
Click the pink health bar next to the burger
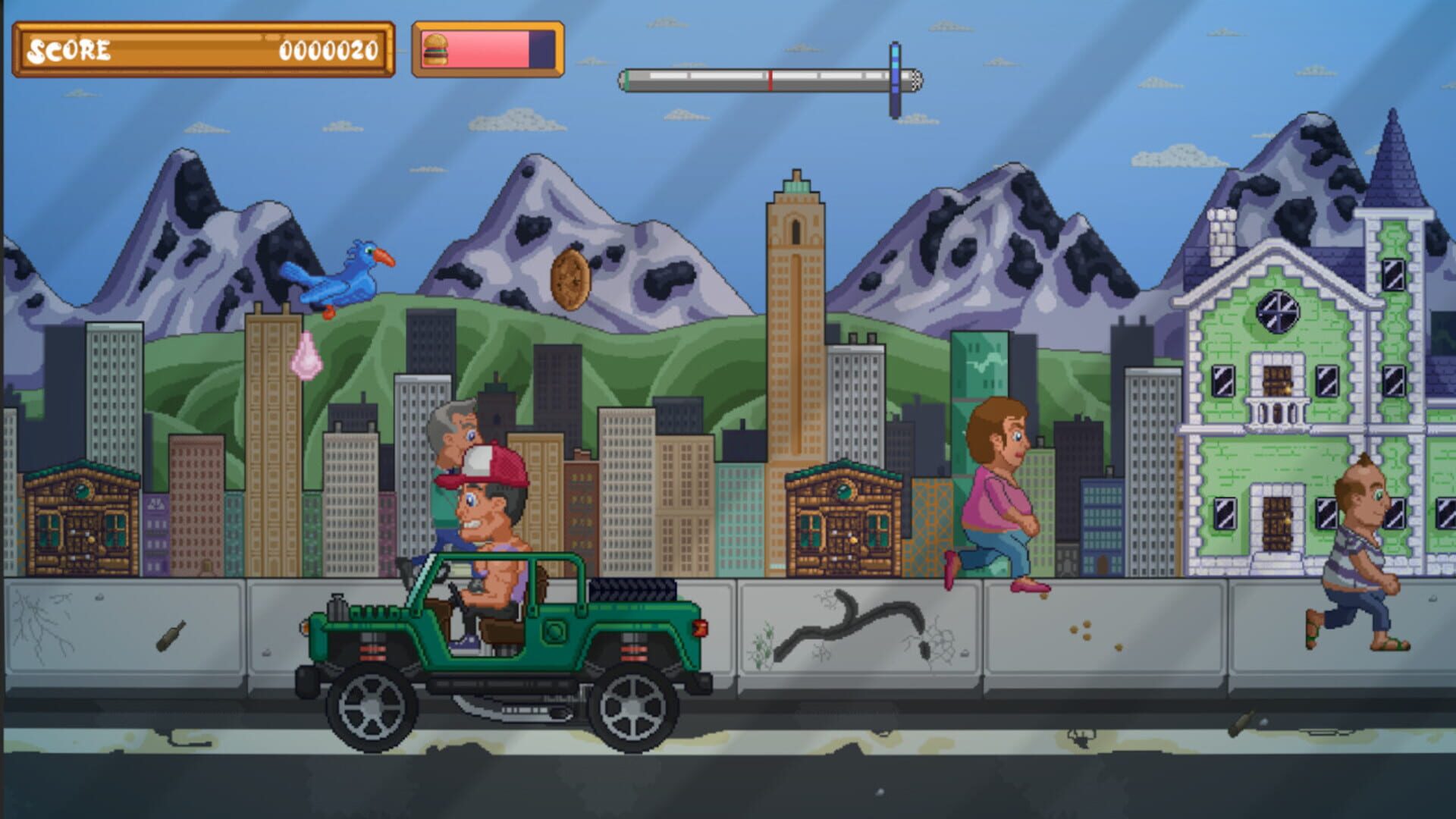[x=485, y=47]
